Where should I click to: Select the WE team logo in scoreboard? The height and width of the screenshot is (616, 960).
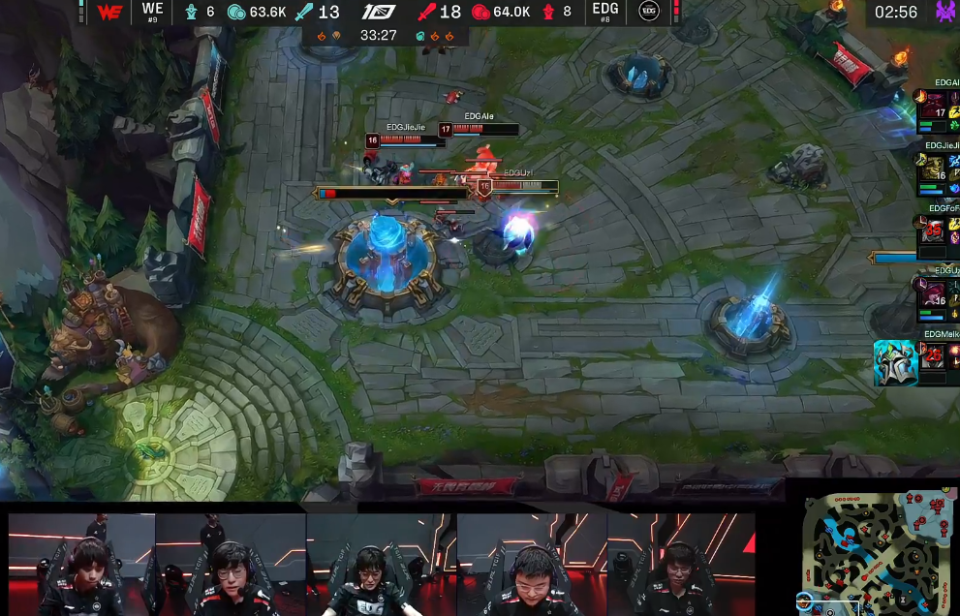click(110, 12)
